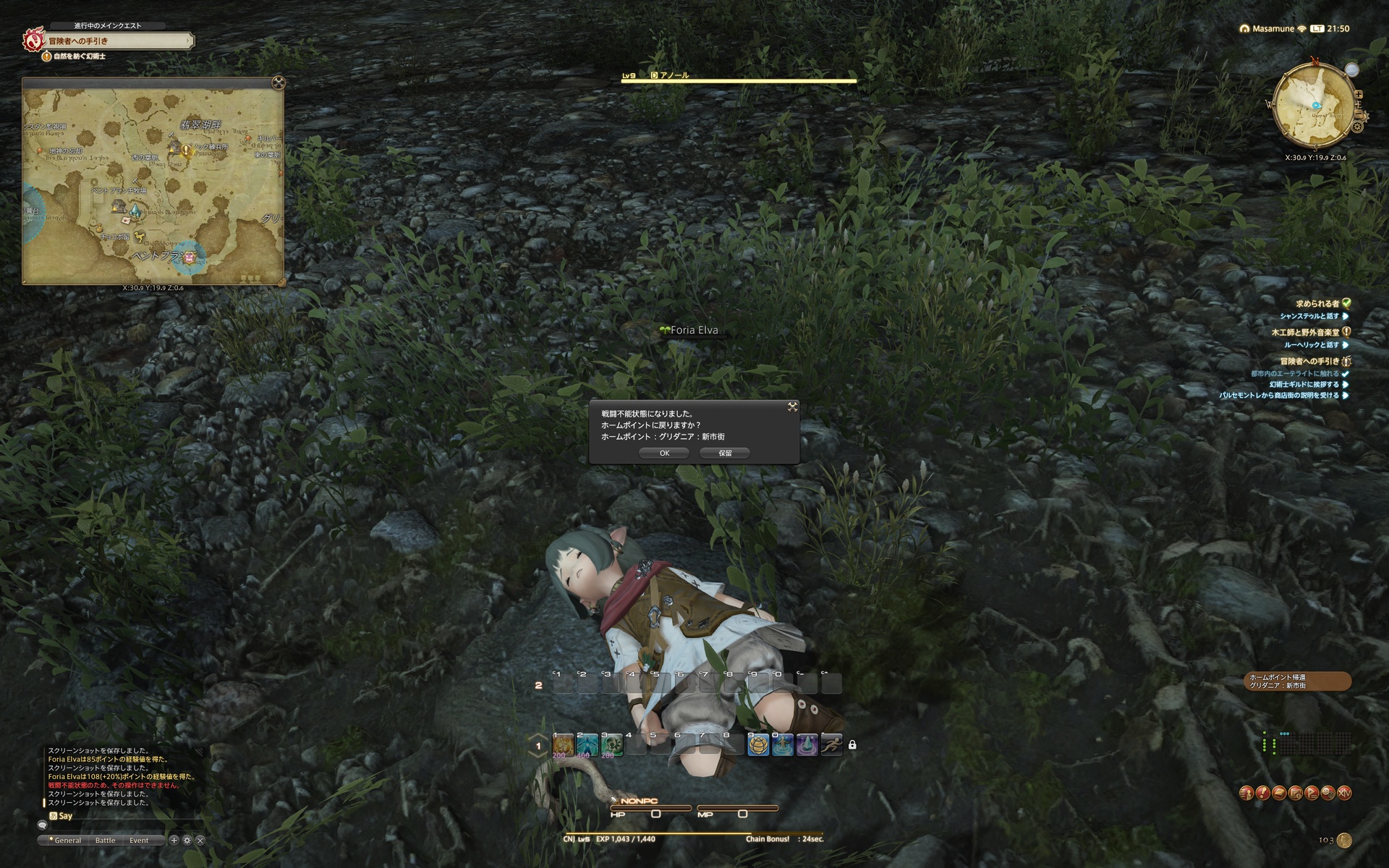
Task: Open the XIV system menu
Action: tap(1344, 793)
